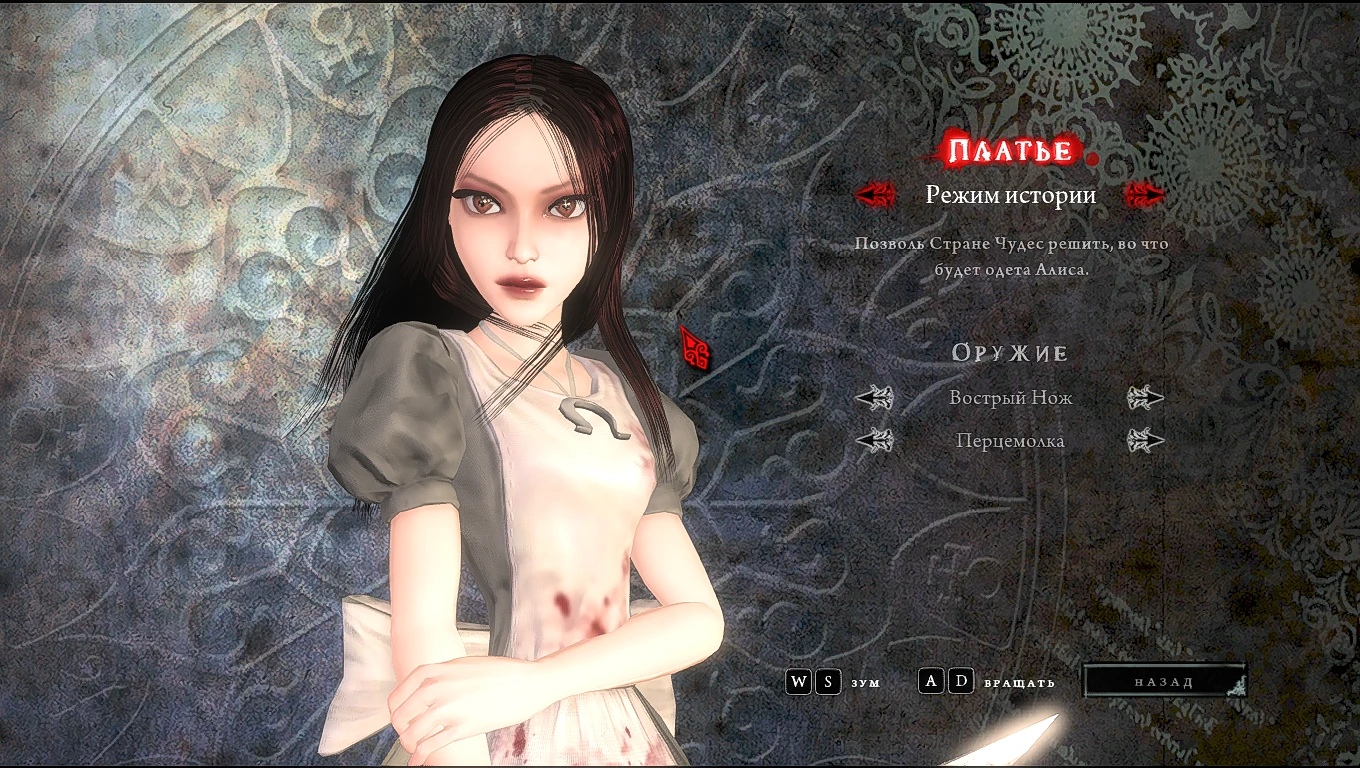Switch Перцемолка variant using left arrow

pos(875,440)
